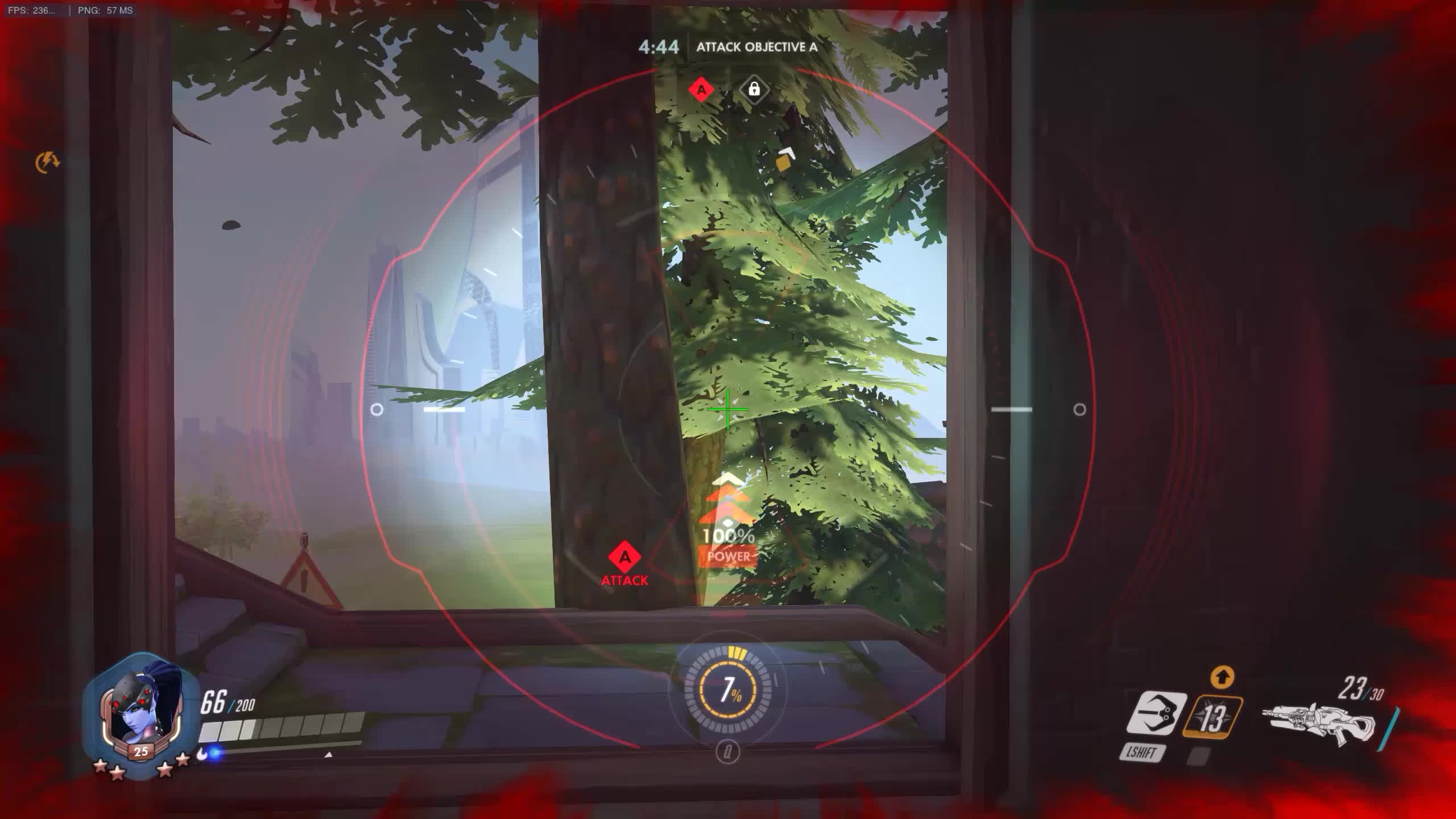
Task: Click the match timer showing 4:44
Action: click(658, 48)
